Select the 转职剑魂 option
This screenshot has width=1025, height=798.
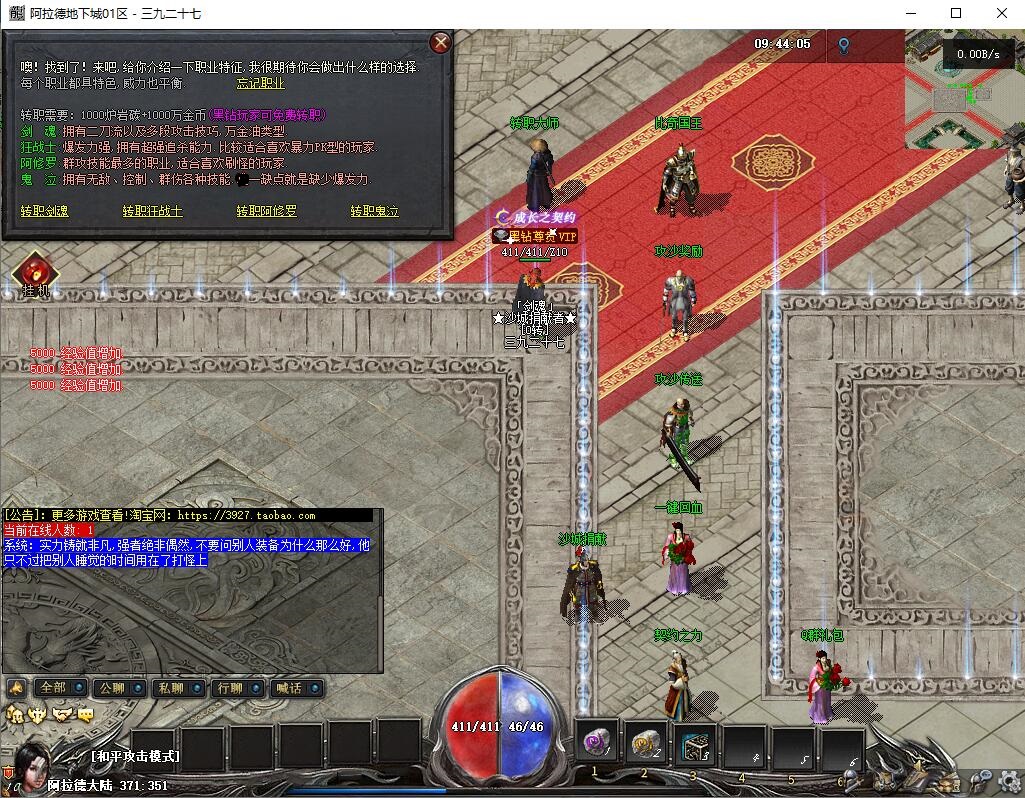tap(45, 211)
